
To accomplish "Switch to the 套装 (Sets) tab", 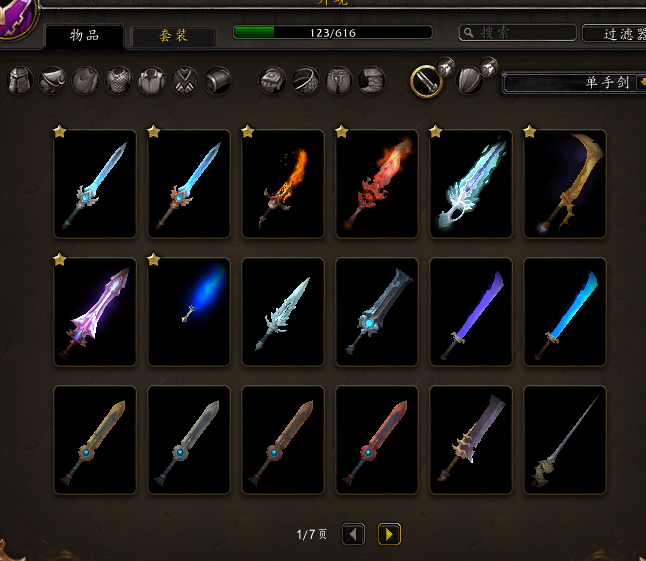I will pyautogui.click(x=174, y=36).
